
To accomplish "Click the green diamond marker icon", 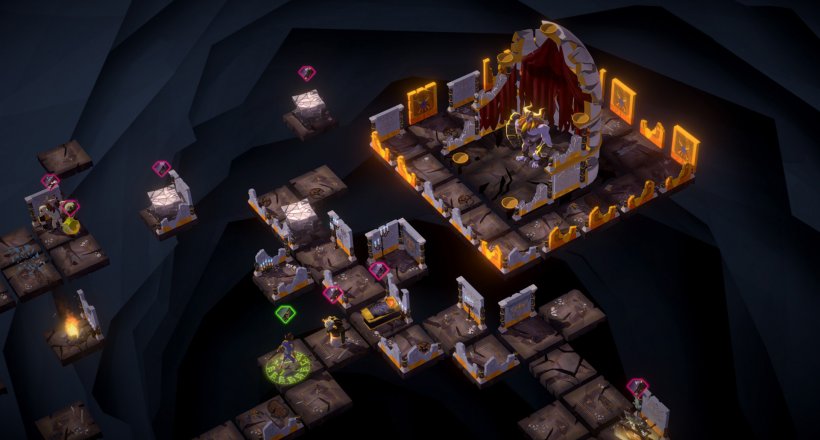I will 285,314.
